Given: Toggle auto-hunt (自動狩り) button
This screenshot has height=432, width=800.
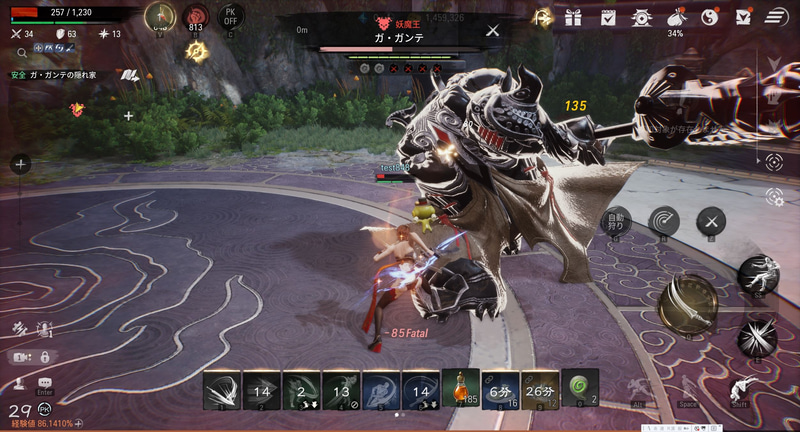Looking at the screenshot, I should (615, 221).
